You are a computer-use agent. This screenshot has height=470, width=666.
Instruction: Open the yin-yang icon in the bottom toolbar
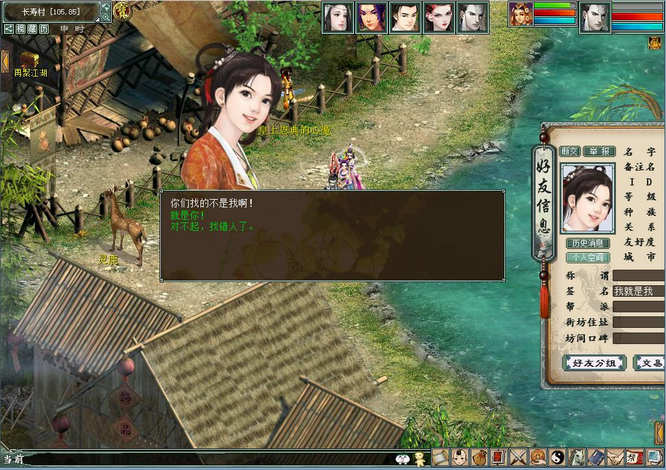pyautogui.click(x=558, y=458)
